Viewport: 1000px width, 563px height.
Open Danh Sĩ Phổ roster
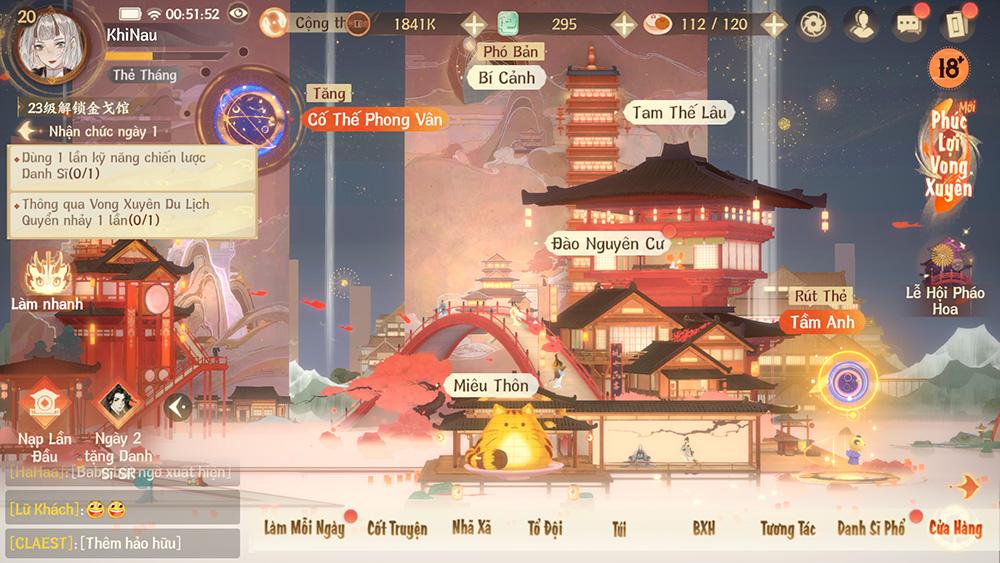click(x=871, y=527)
